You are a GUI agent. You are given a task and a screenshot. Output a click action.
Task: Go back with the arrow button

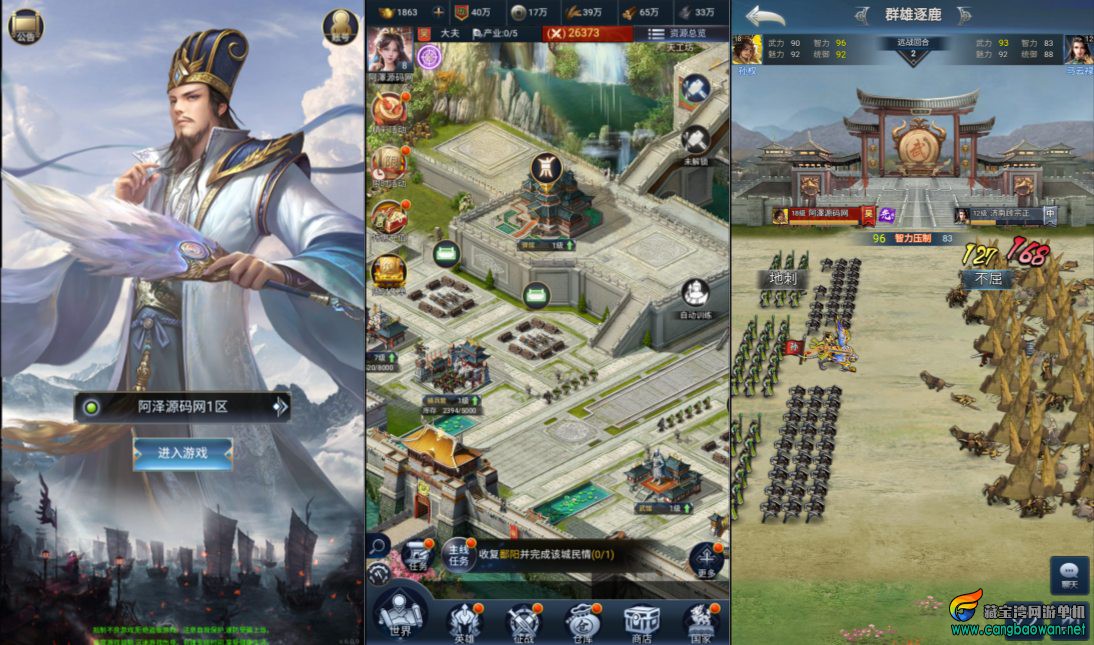click(765, 16)
